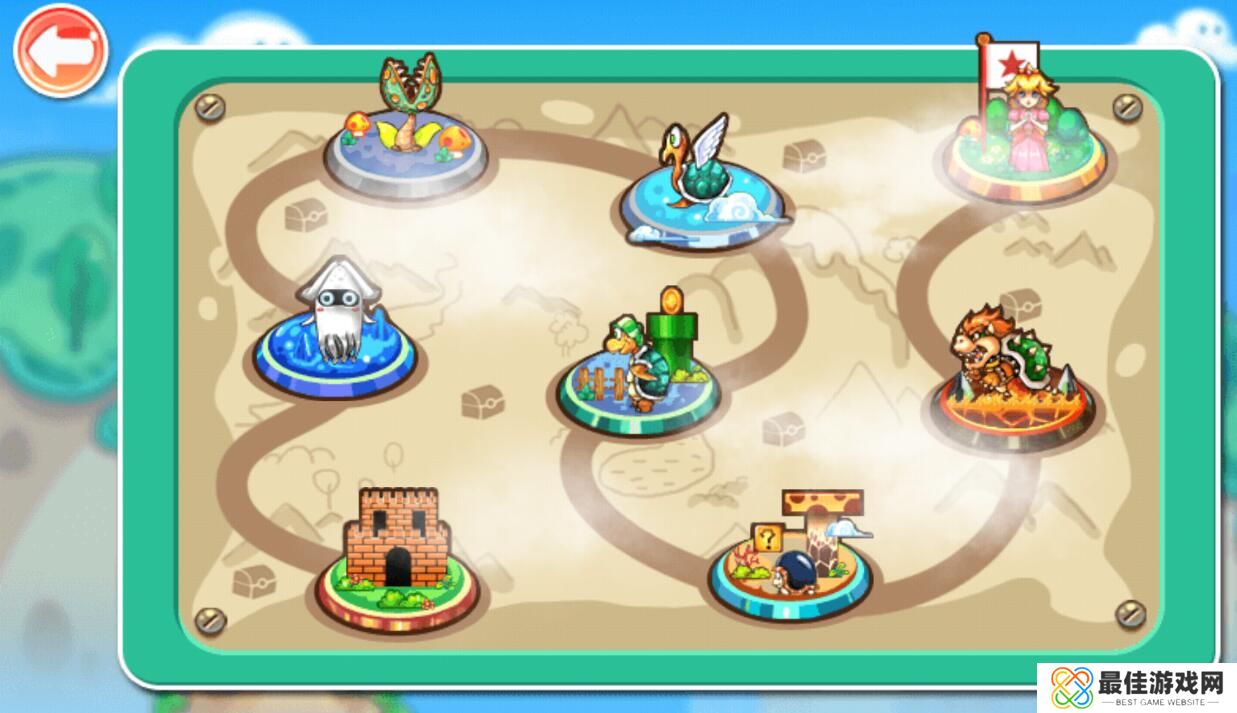
Task: Visit the Best Game Website watermark logo
Action: click(1137, 688)
